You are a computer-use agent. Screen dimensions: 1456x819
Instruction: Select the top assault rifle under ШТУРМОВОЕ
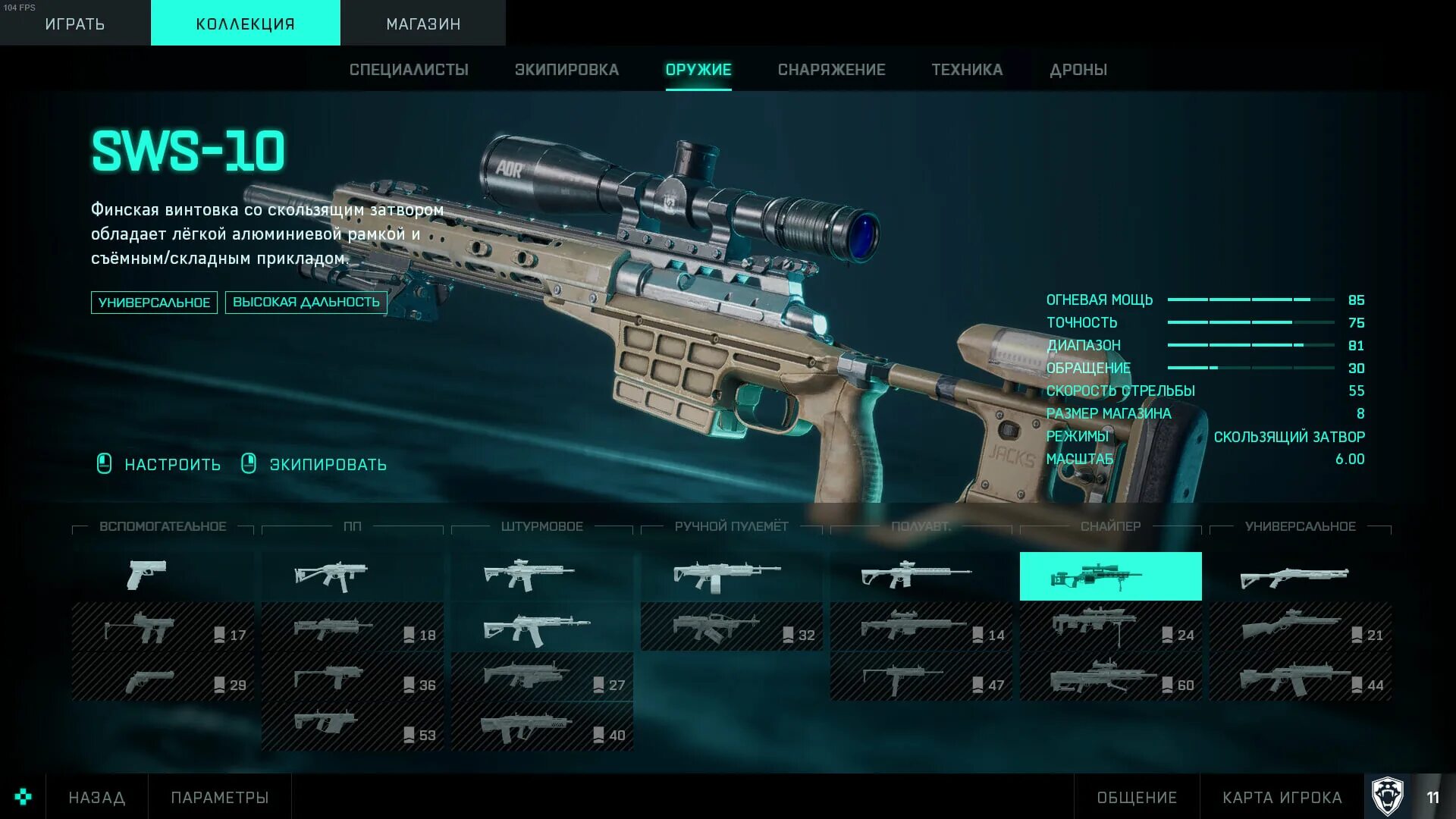(x=529, y=576)
